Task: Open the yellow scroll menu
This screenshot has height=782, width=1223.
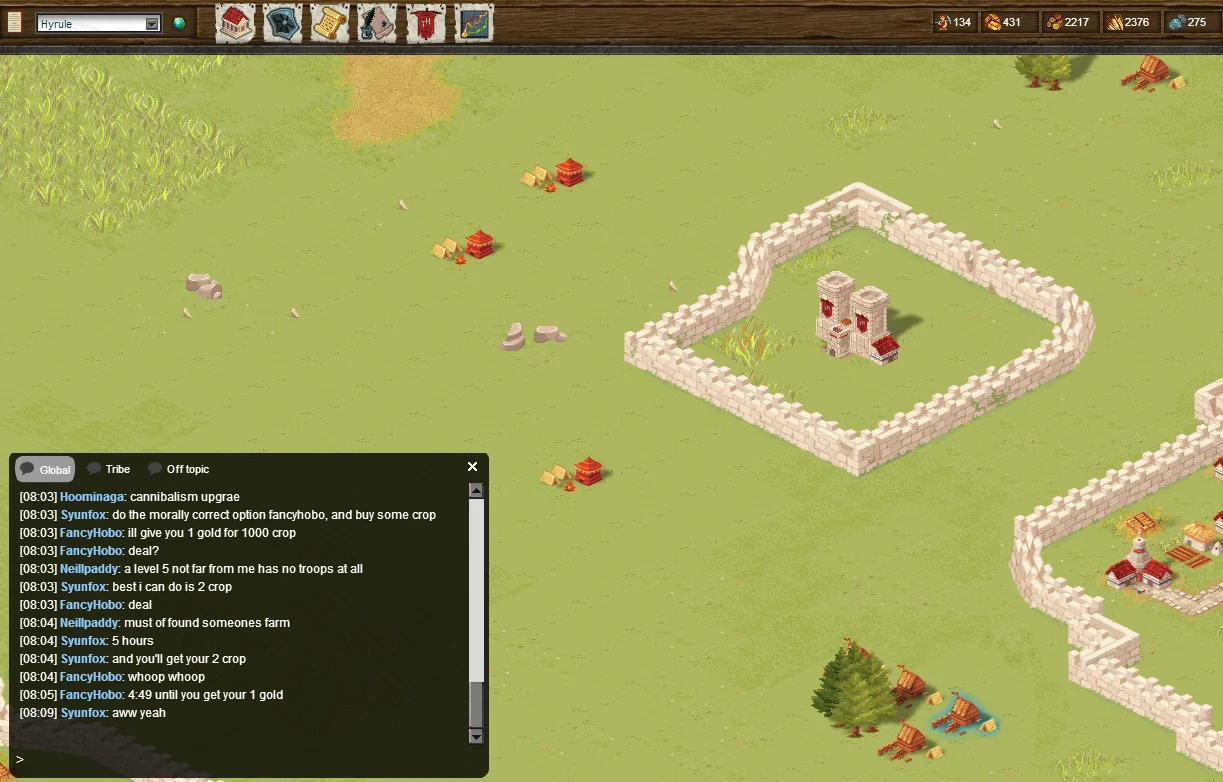Action: [x=329, y=23]
